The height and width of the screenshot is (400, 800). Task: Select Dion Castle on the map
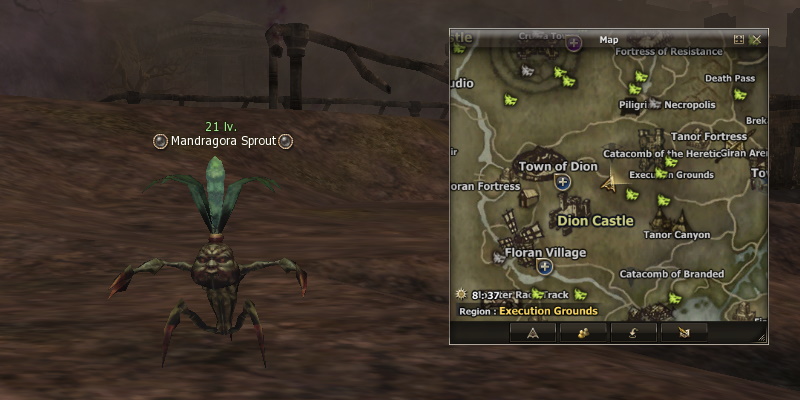[595, 221]
